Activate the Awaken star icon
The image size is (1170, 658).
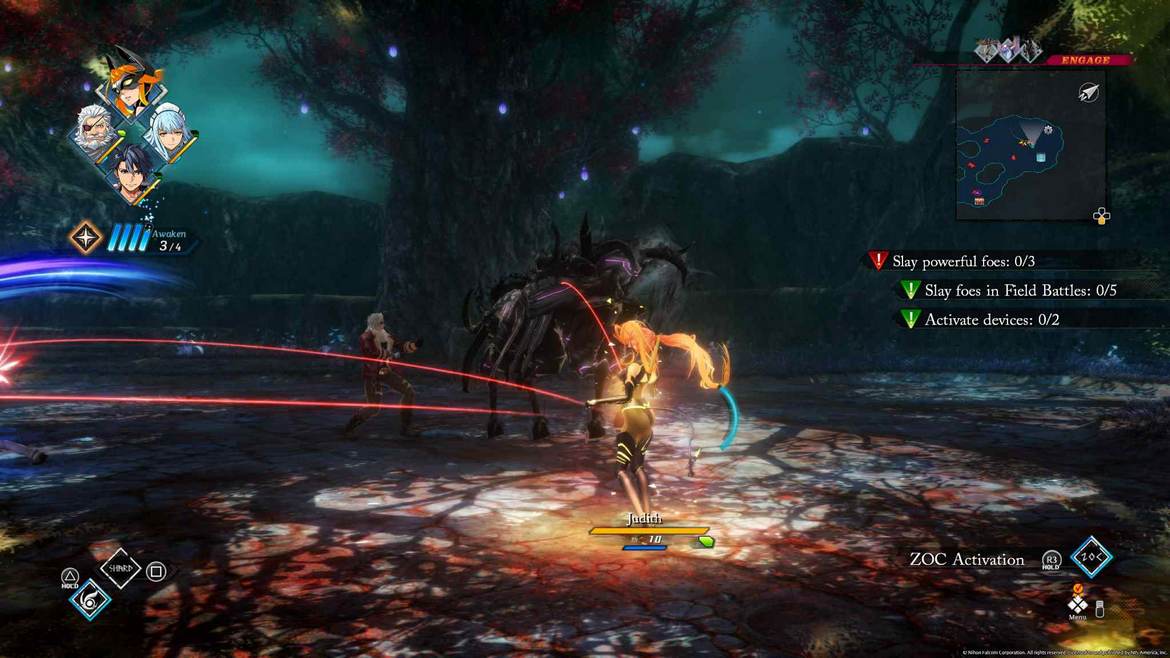tap(85, 237)
